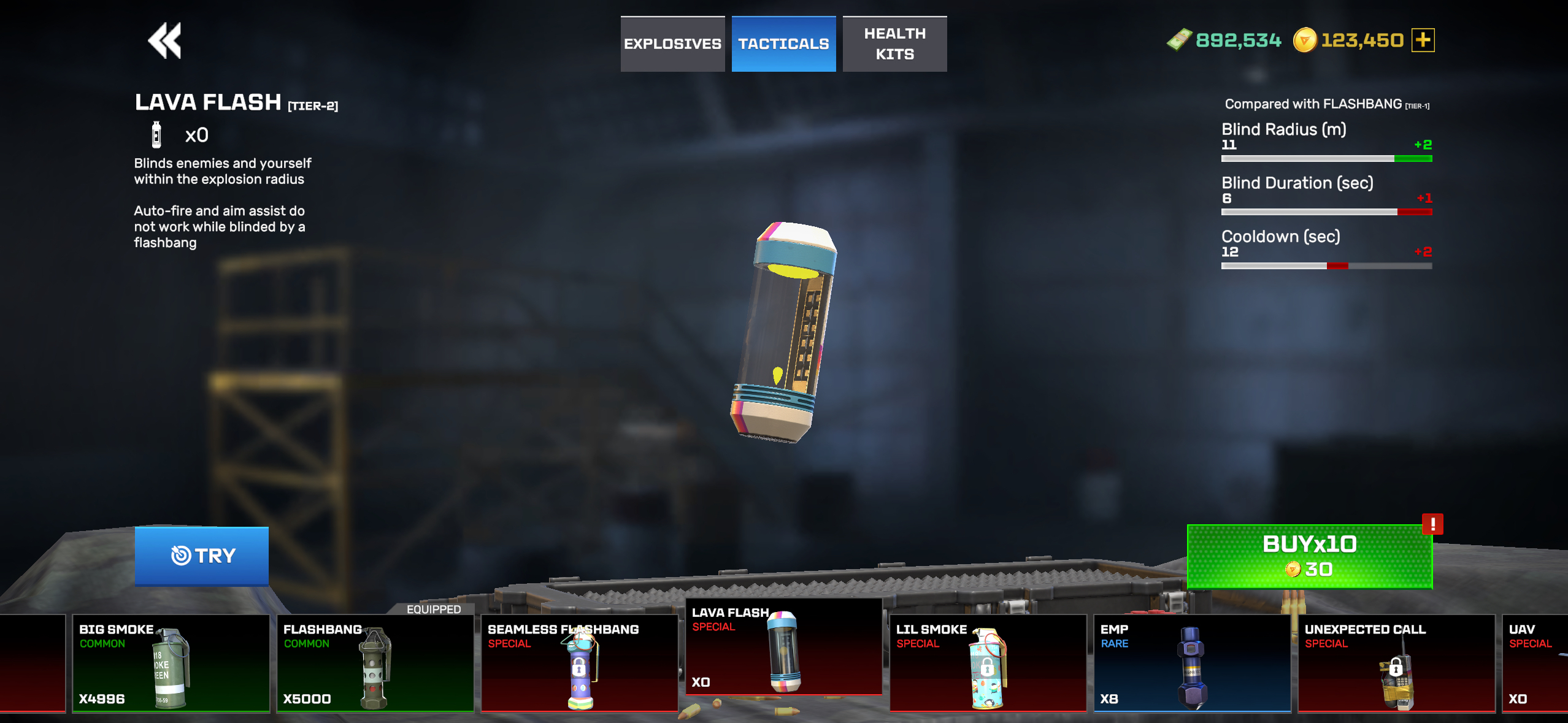Screen dimensions: 1568x723
Task: Select the Tacticals tab
Action: pyautogui.click(x=783, y=44)
